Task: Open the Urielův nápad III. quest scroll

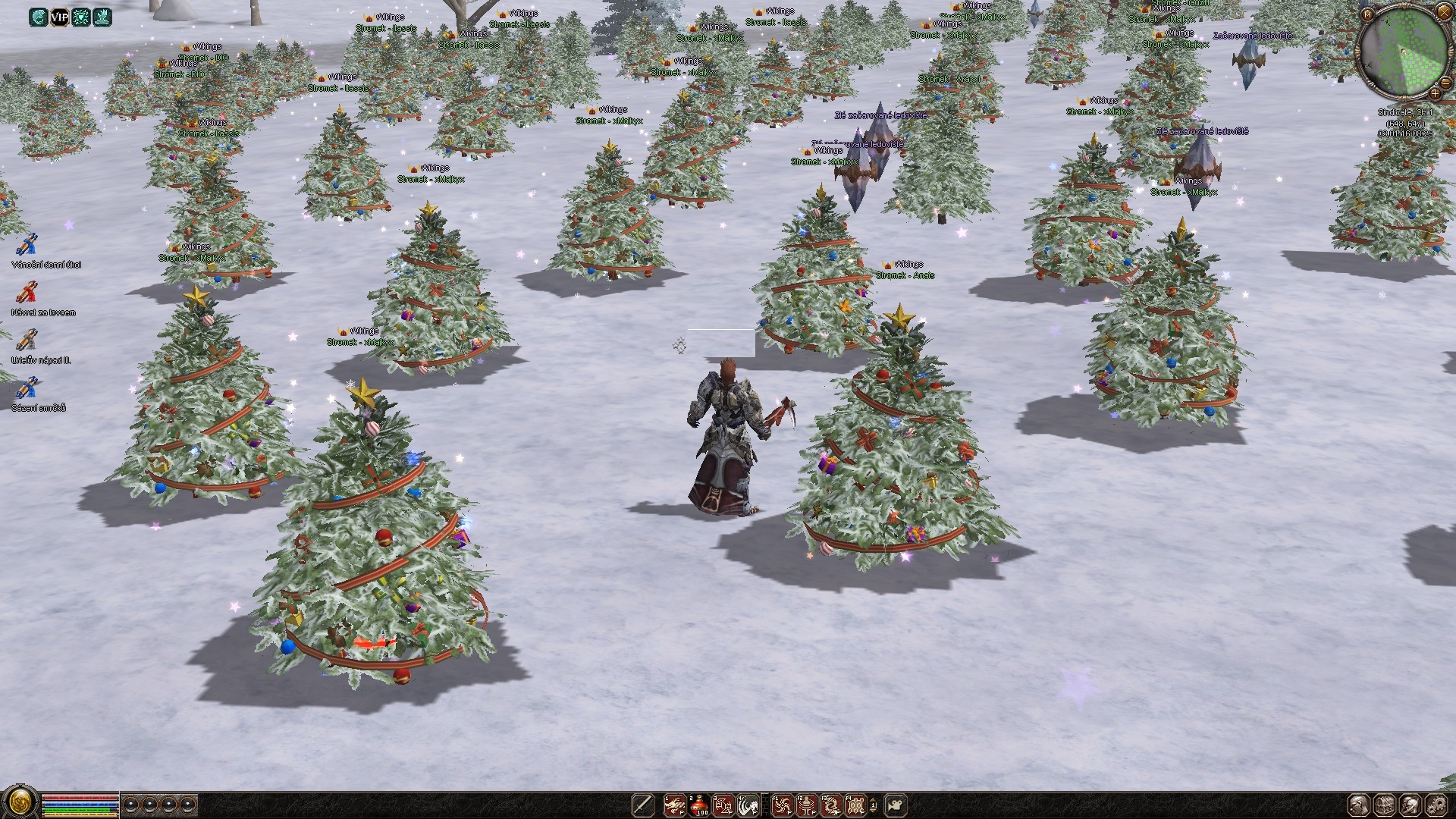Action: click(27, 341)
